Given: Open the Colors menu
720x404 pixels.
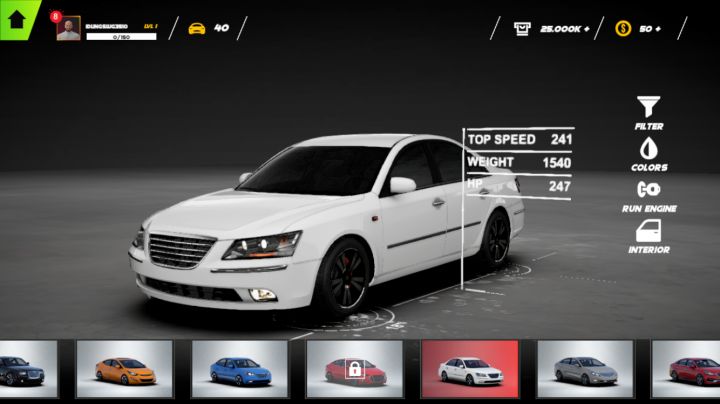Looking at the screenshot, I should (x=649, y=153).
